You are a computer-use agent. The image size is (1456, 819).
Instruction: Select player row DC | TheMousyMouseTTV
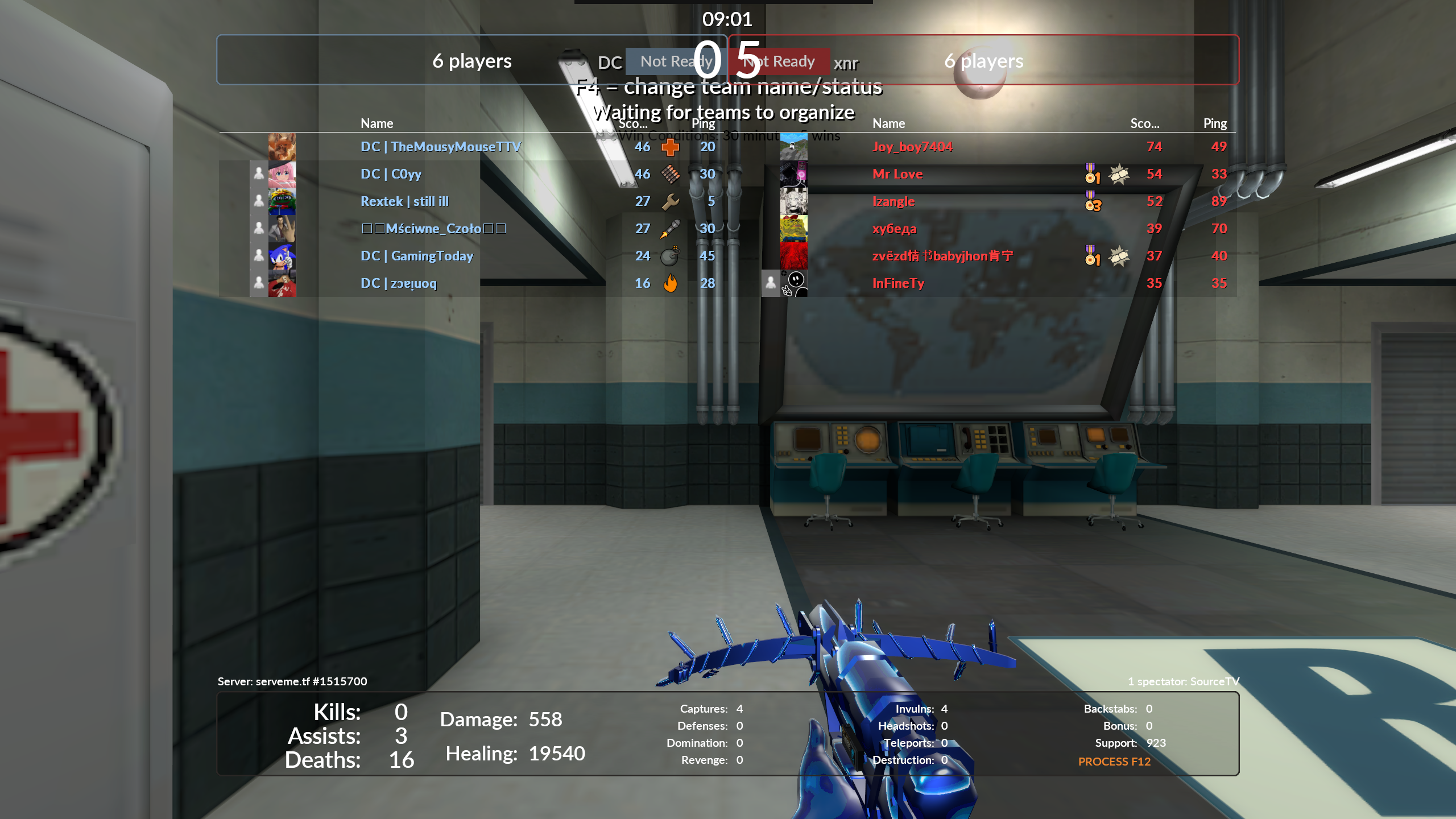tap(440, 147)
